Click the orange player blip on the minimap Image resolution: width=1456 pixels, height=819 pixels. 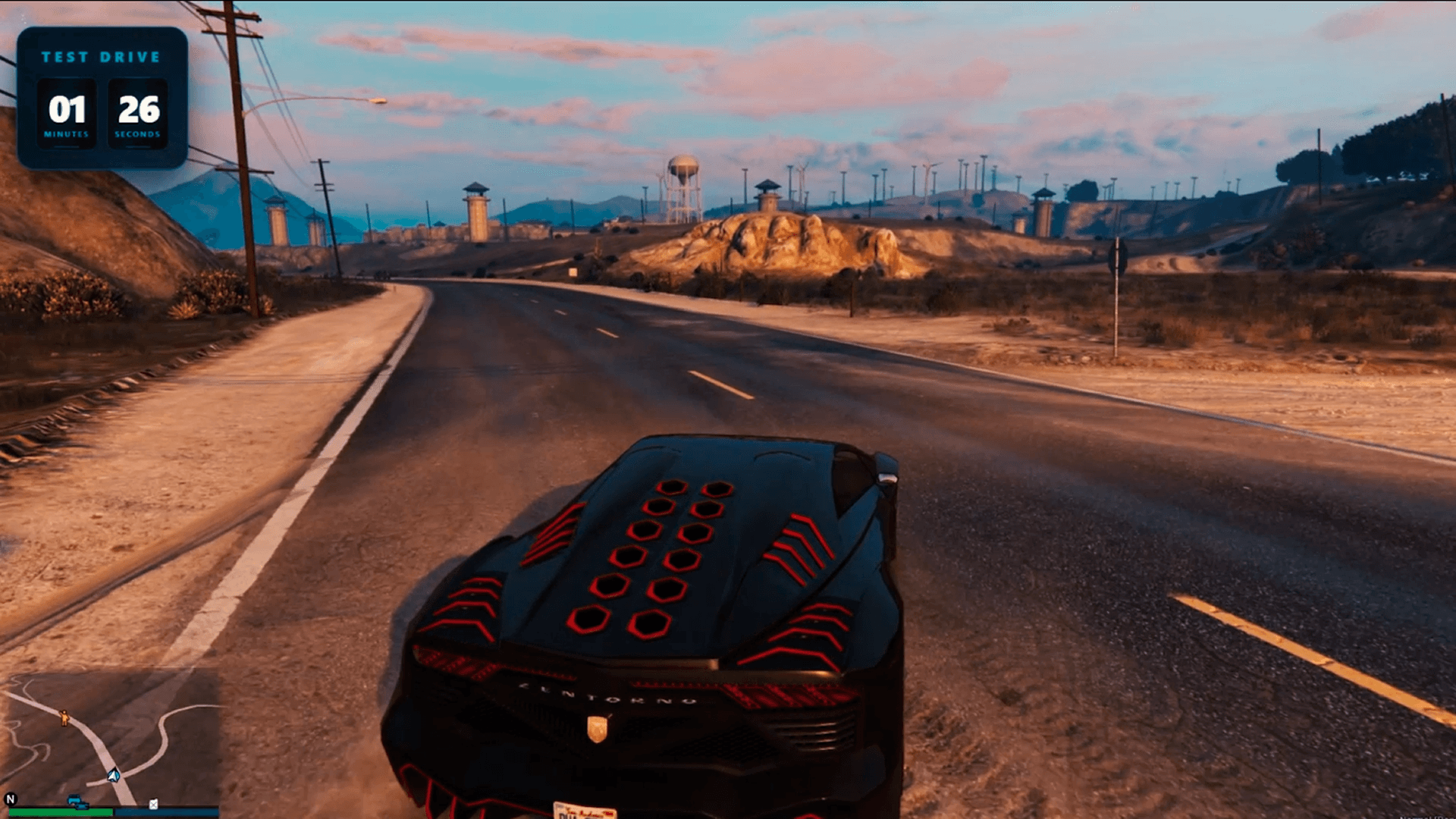click(x=64, y=718)
